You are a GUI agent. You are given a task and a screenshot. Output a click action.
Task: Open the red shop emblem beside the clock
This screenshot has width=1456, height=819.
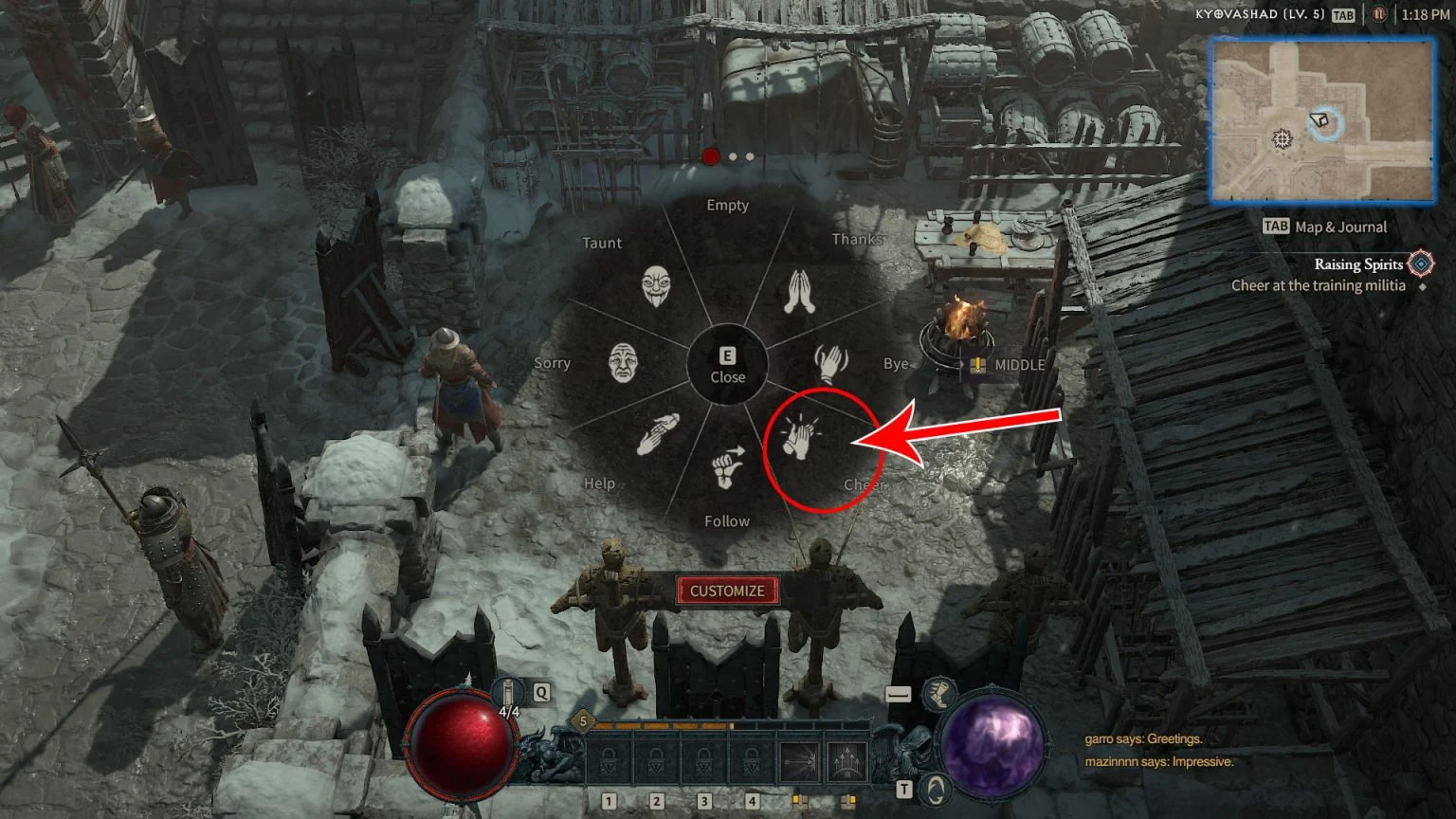[1380, 15]
